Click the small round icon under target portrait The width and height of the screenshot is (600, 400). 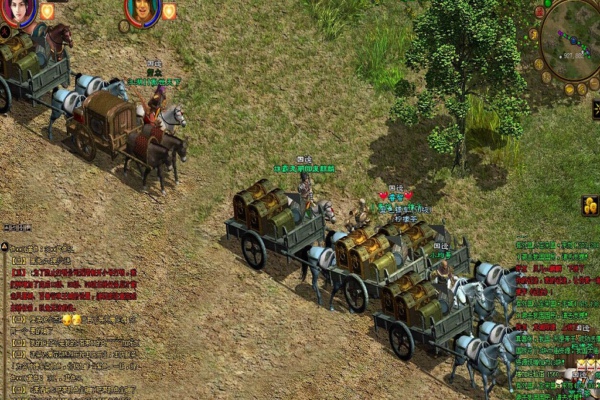click(x=124, y=26)
